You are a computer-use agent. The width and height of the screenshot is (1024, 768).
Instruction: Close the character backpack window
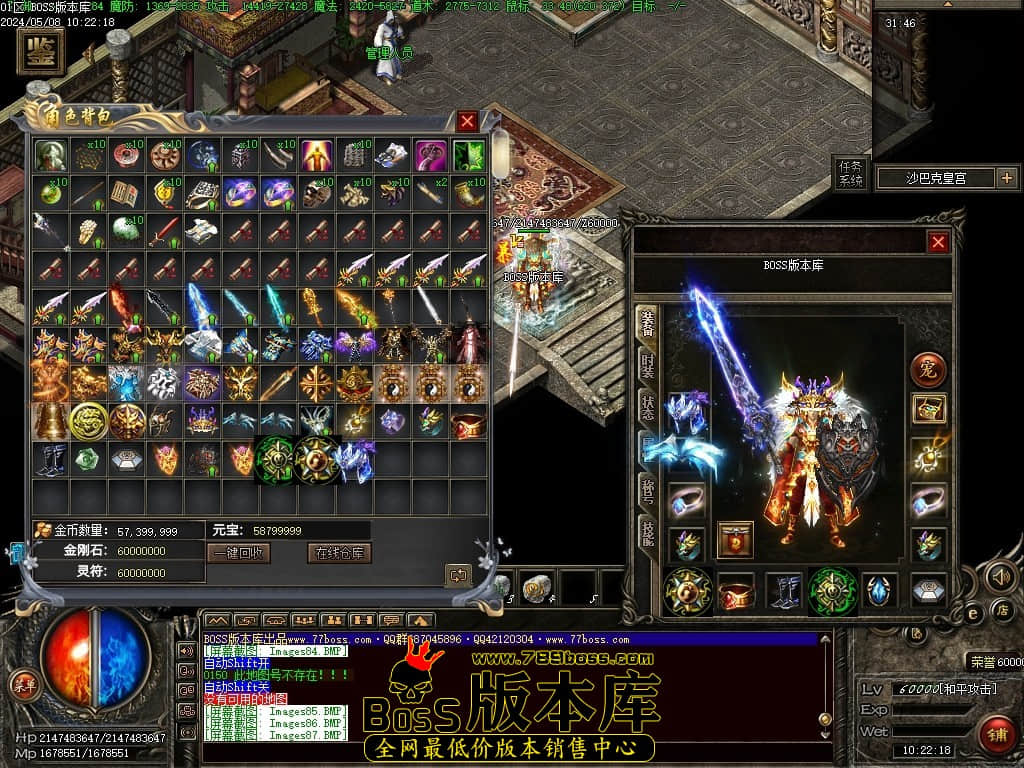(x=467, y=122)
